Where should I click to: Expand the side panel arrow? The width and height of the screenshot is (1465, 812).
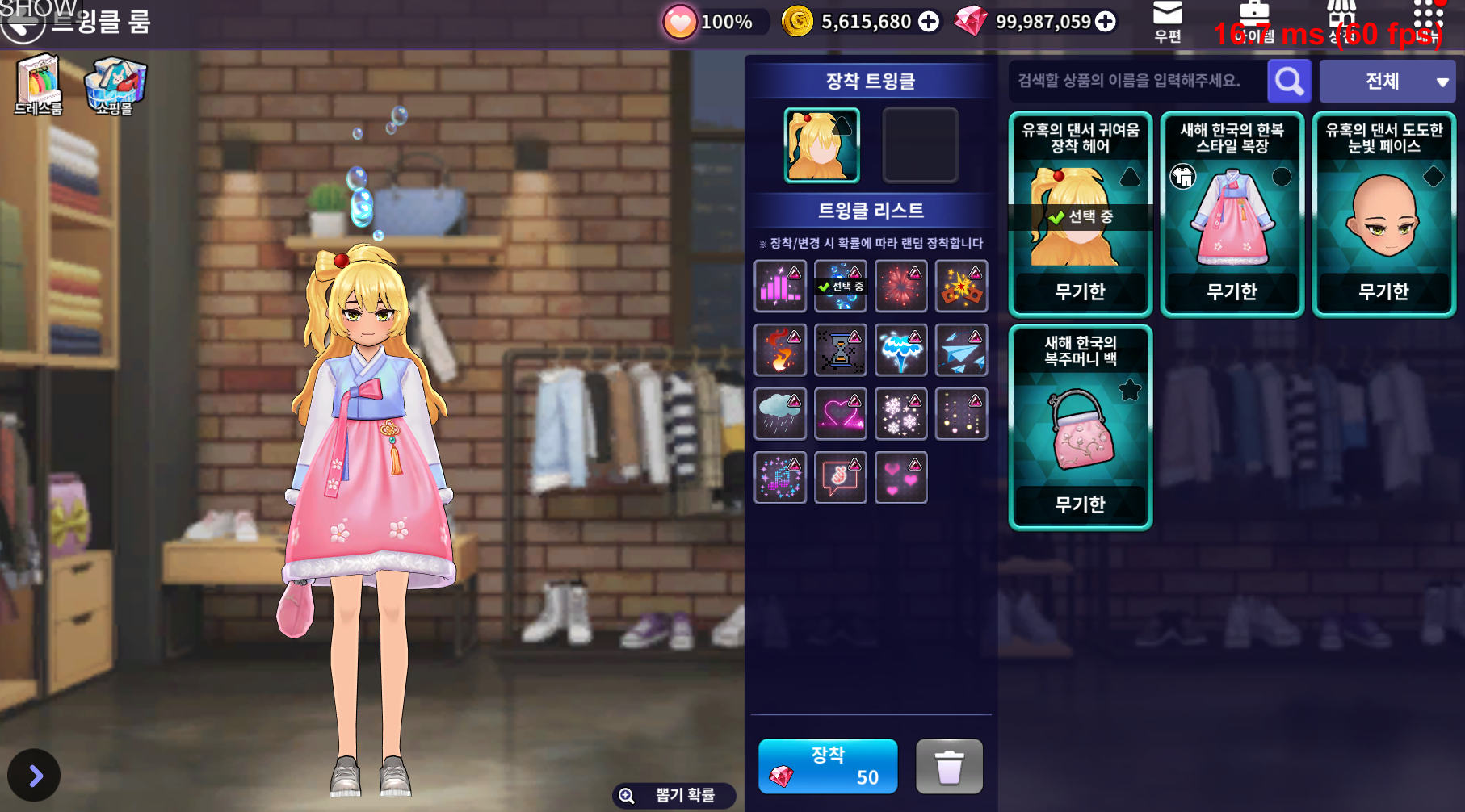[x=34, y=776]
